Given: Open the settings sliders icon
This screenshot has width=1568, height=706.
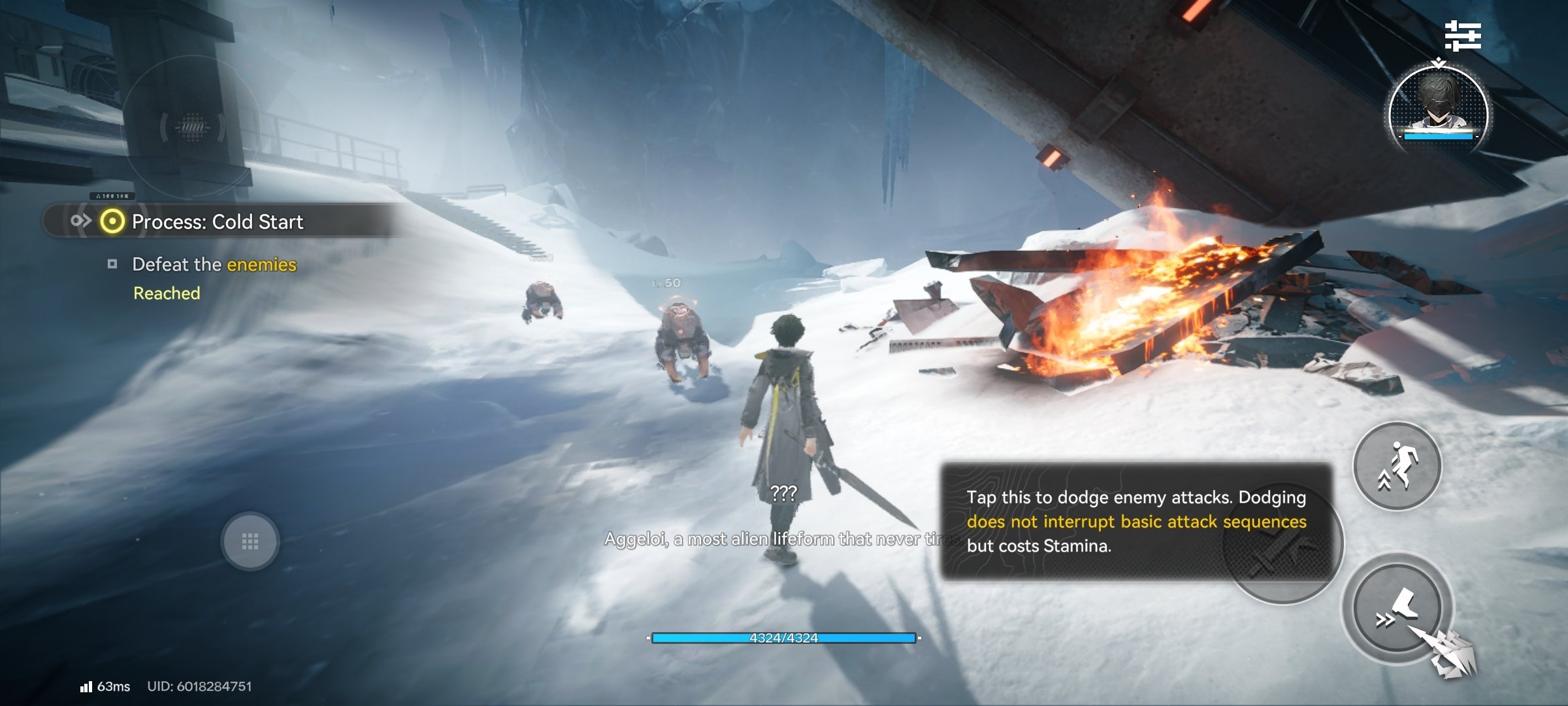Looking at the screenshot, I should pyautogui.click(x=1462, y=35).
